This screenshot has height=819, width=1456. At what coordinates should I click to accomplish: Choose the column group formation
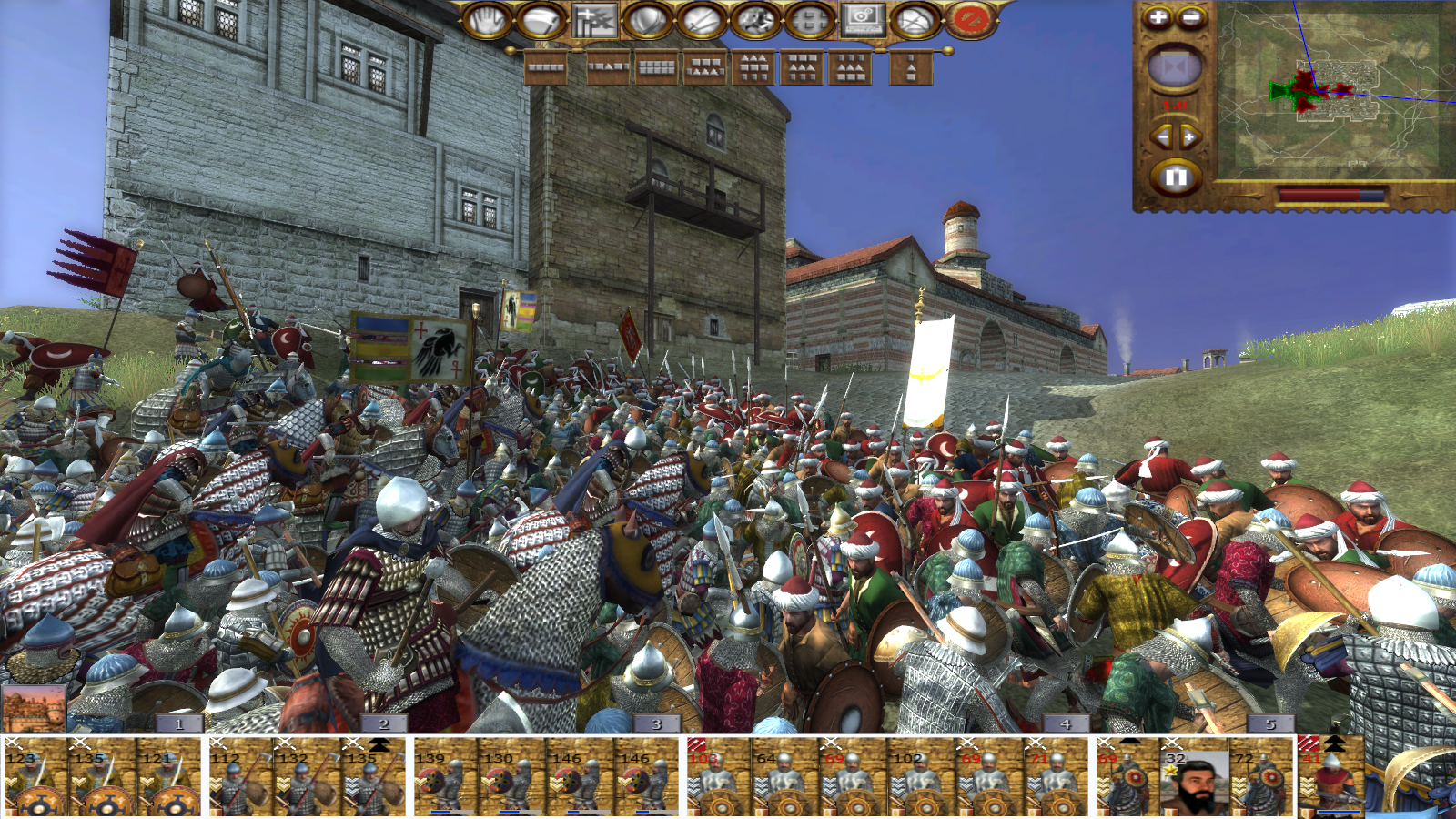(x=911, y=67)
